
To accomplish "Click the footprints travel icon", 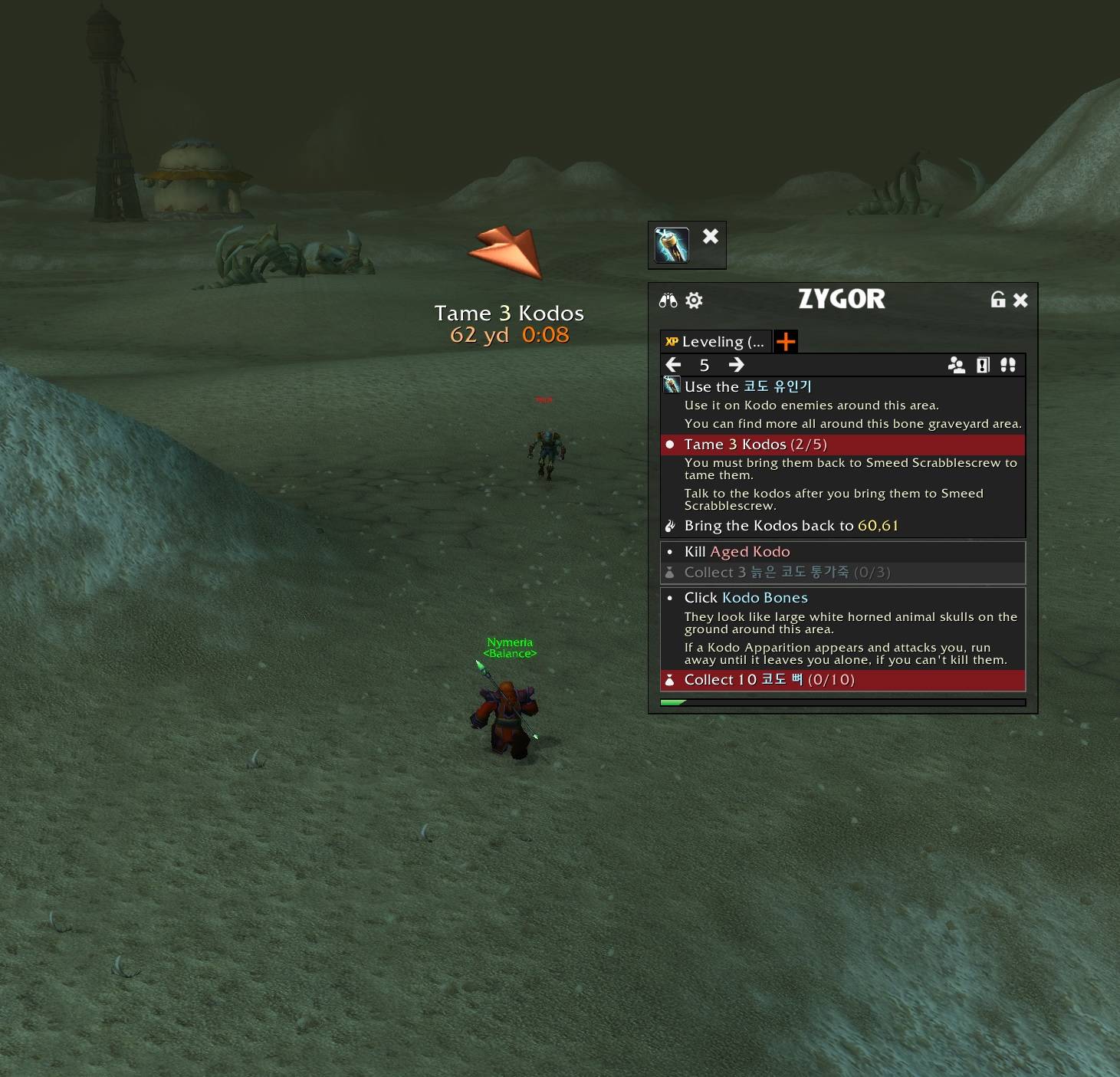I will (1008, 365).
